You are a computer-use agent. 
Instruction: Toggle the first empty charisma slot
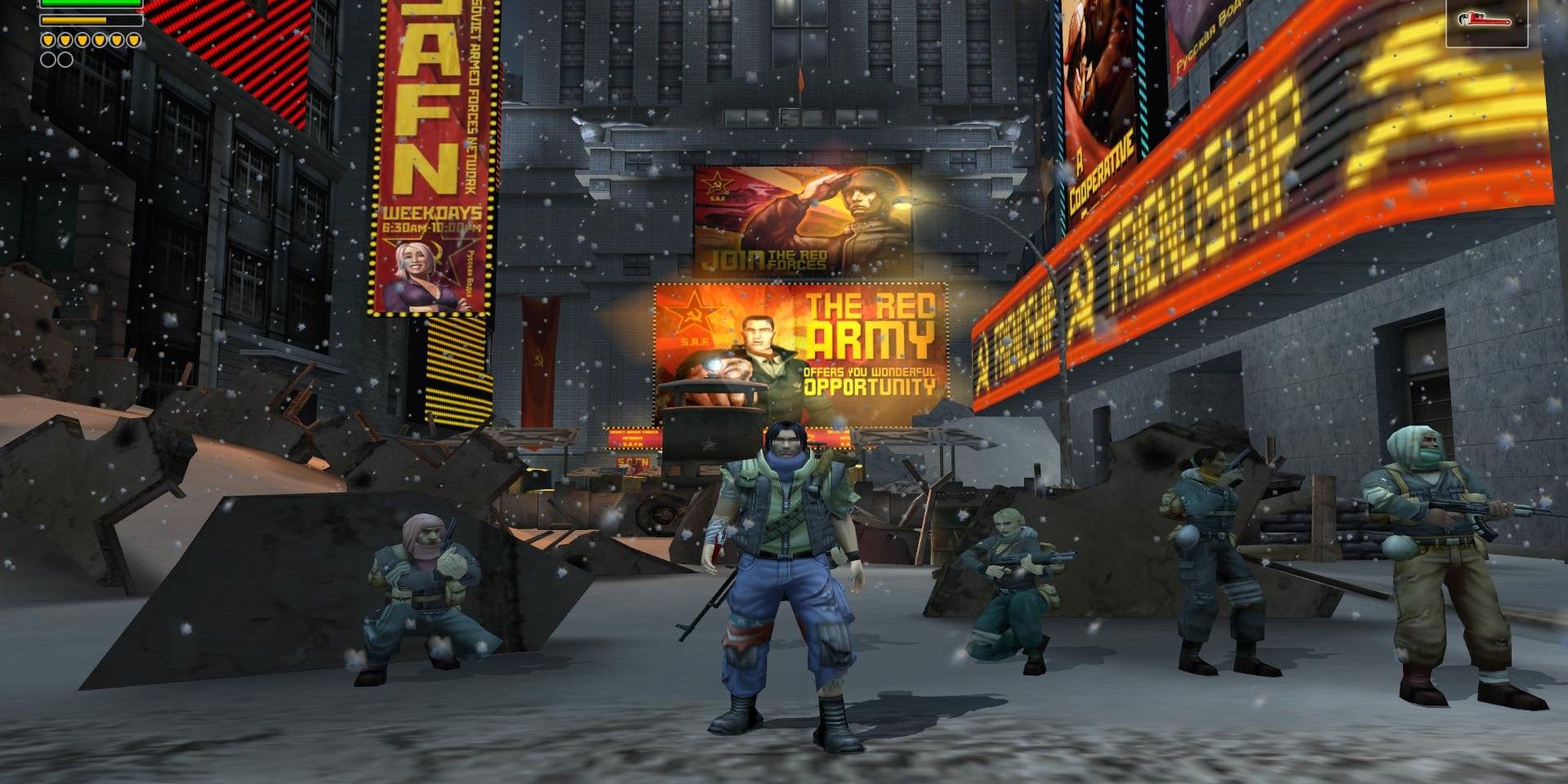(48, 60)
